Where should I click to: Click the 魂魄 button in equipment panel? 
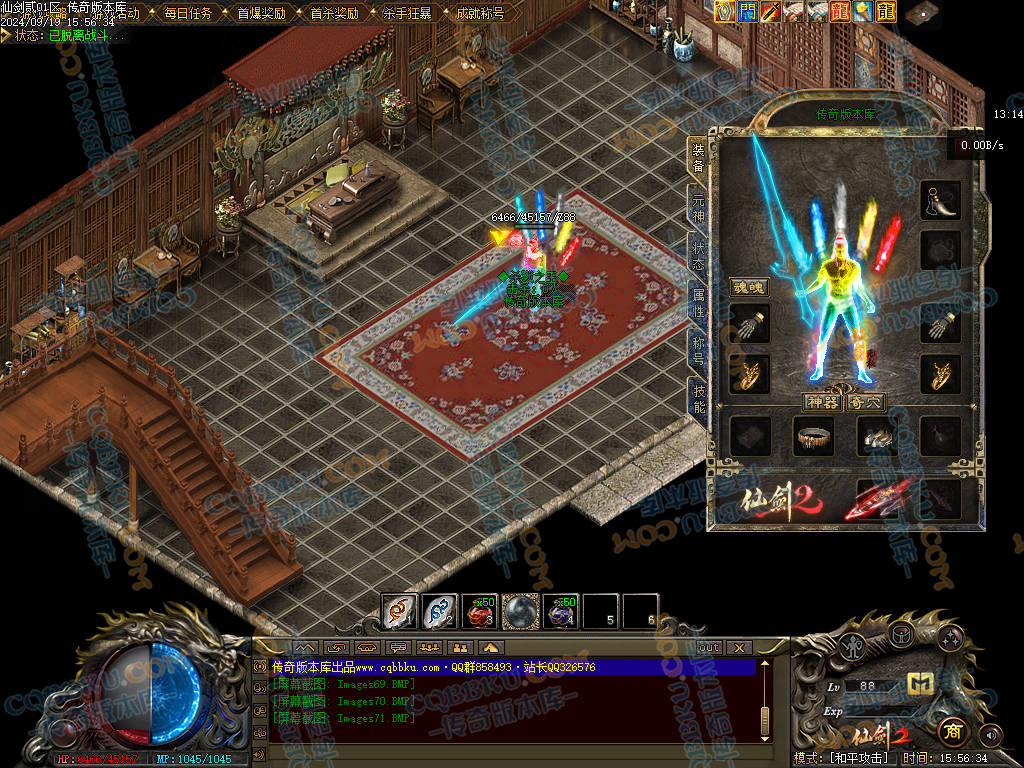coord(748,287)
